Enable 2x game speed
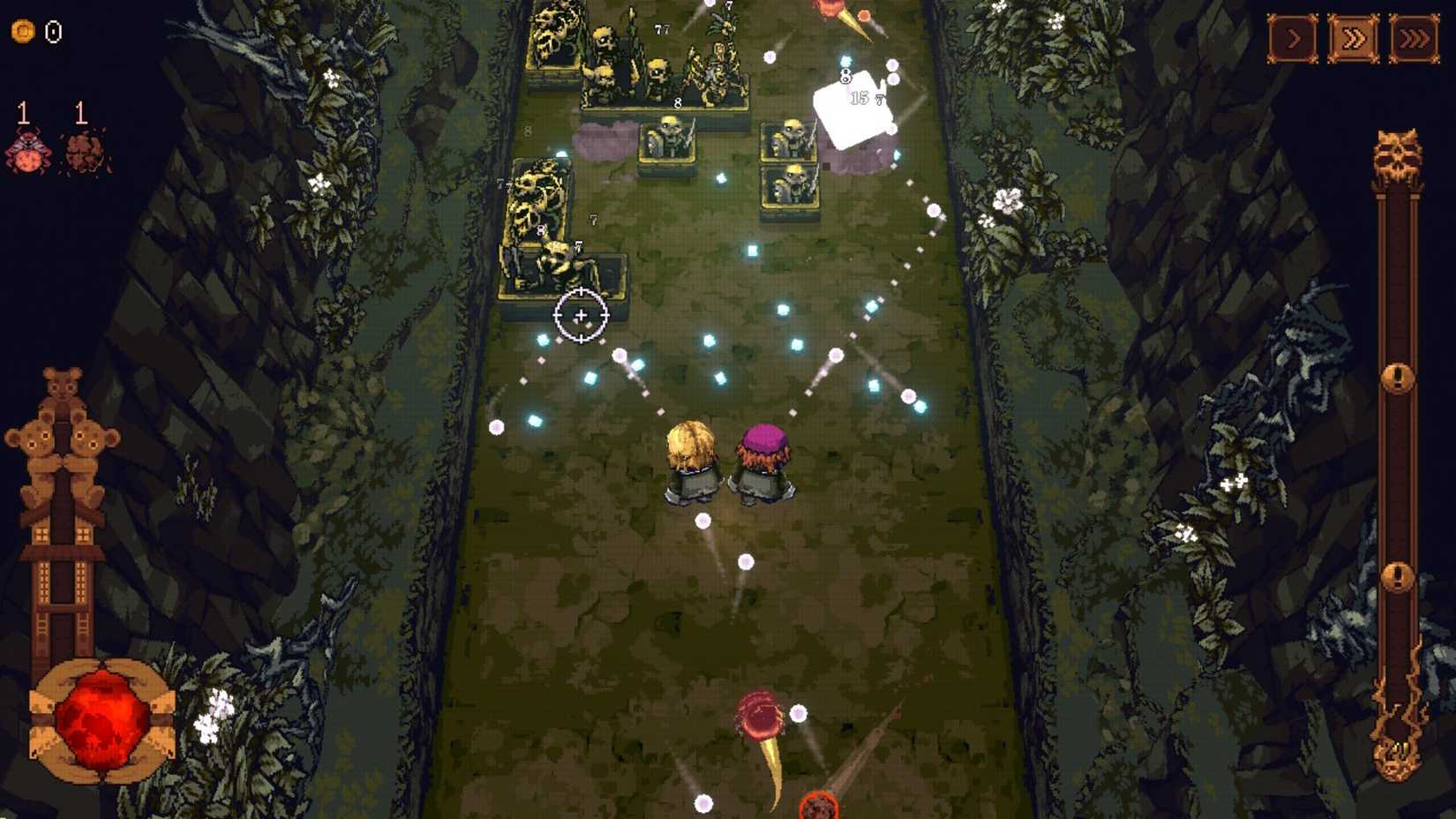The height and width of the screenshot is (819, 1456). (x=1355, y=39)
